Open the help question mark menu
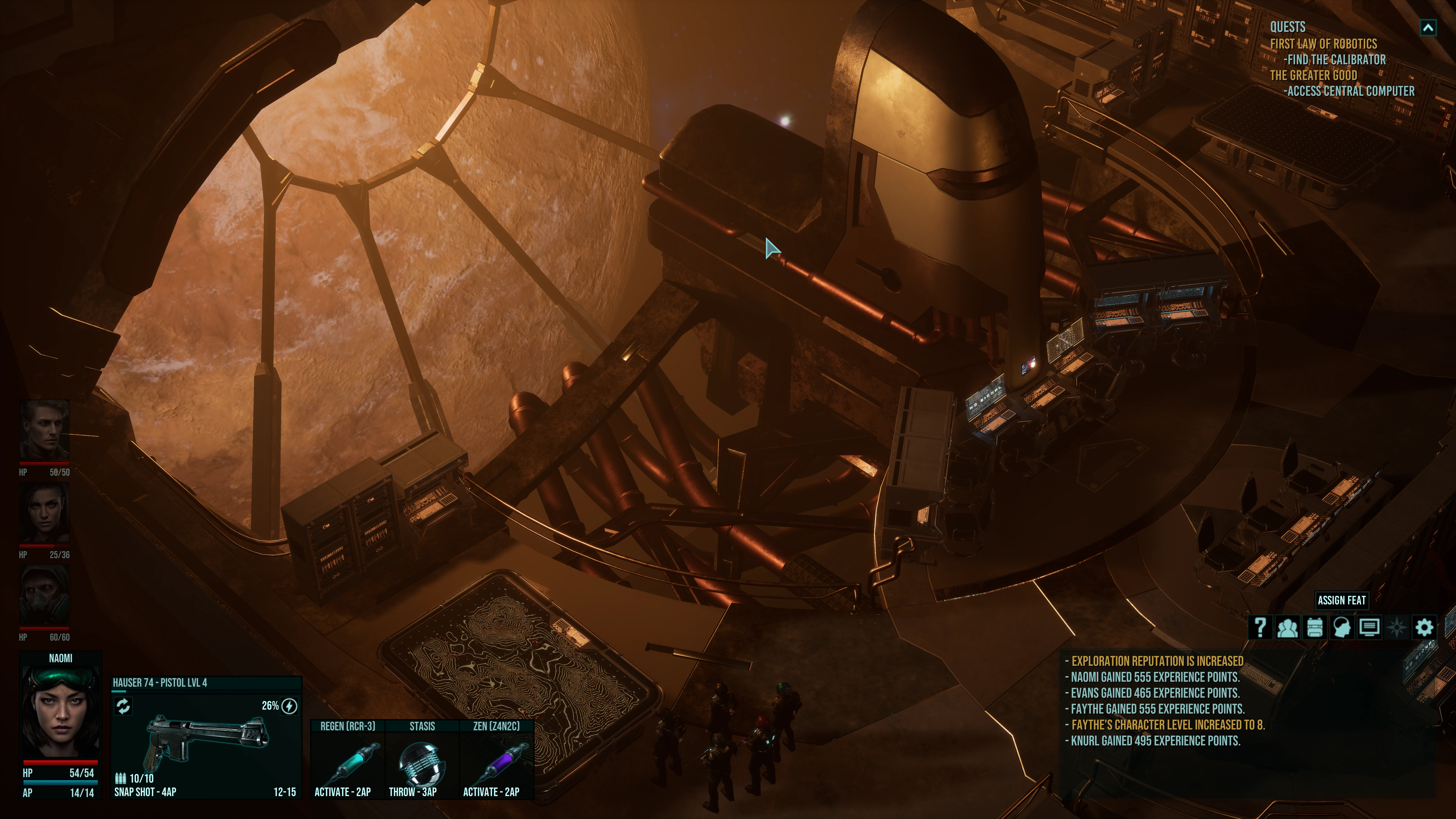 (x=1260, y=627)
